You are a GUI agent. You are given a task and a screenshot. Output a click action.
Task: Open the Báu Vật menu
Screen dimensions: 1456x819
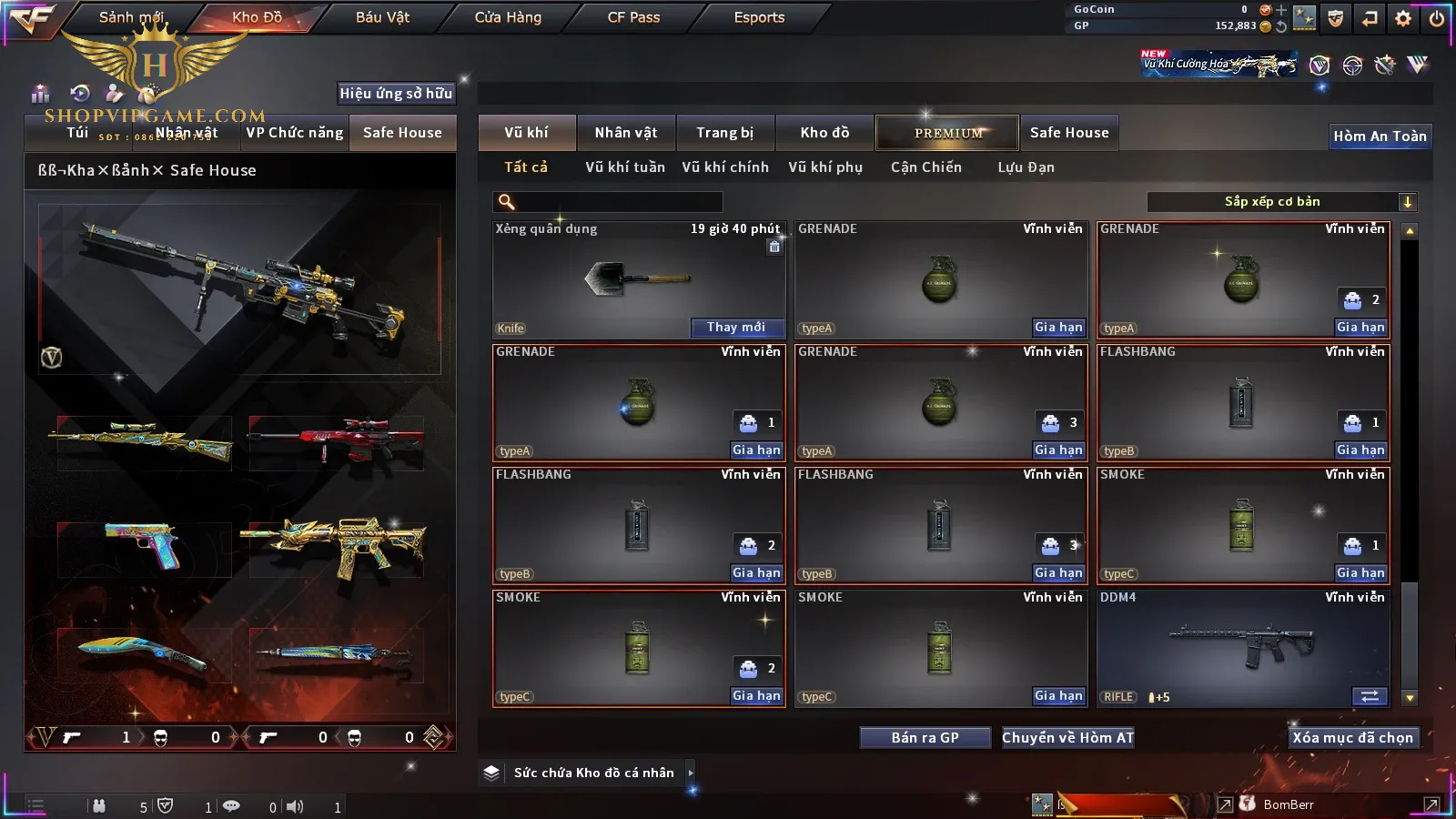pyautogui.click(x=382, y=17)
